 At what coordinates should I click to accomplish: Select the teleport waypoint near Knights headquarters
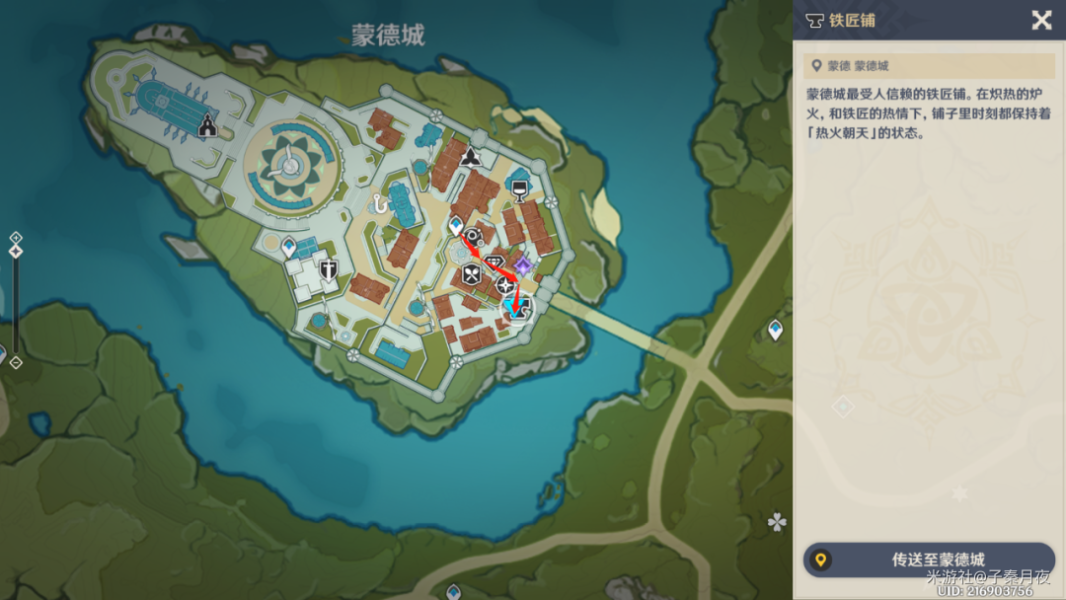(x=289, y=245)
